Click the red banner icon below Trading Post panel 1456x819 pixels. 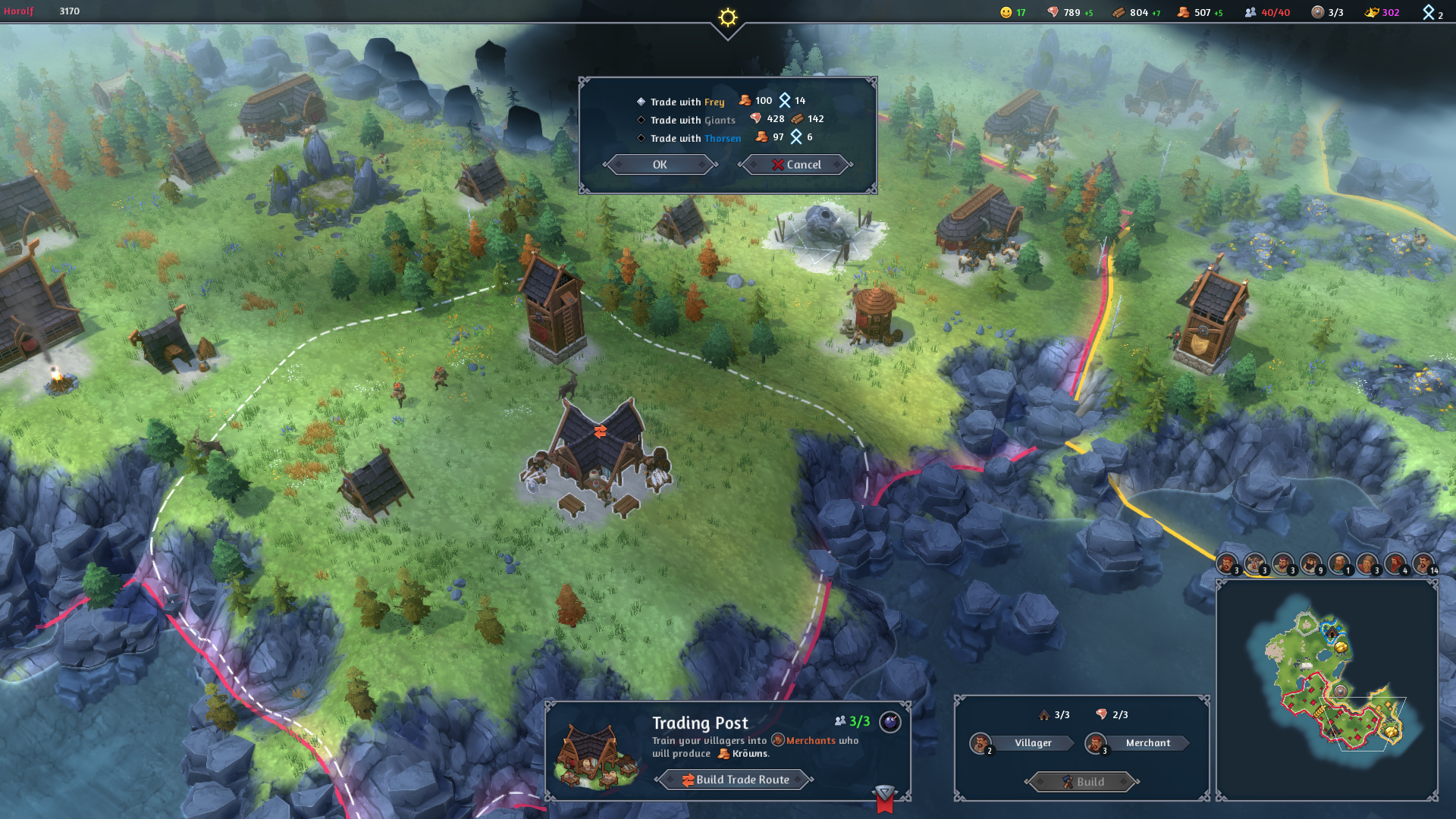point(884,799)
